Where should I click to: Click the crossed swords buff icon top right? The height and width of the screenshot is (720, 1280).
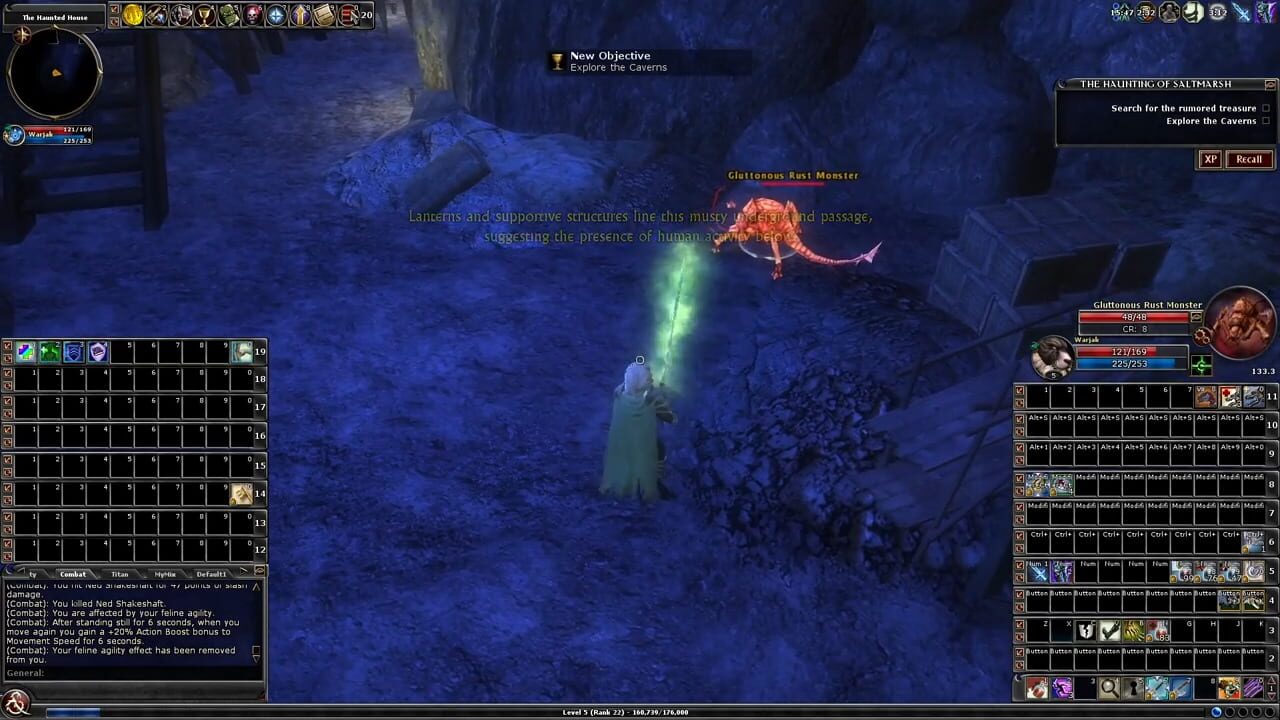[x=1241, y=13]
